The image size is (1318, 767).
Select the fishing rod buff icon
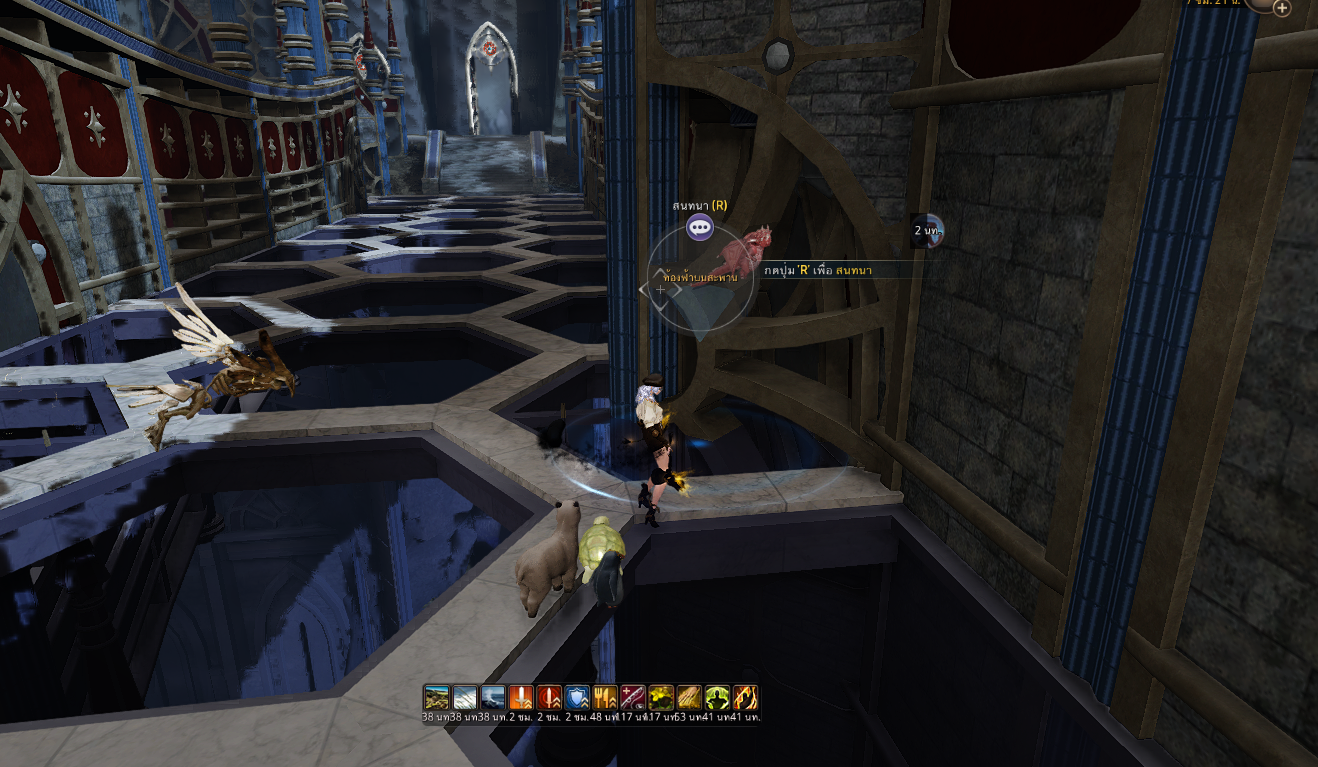[x=633, y=697]
